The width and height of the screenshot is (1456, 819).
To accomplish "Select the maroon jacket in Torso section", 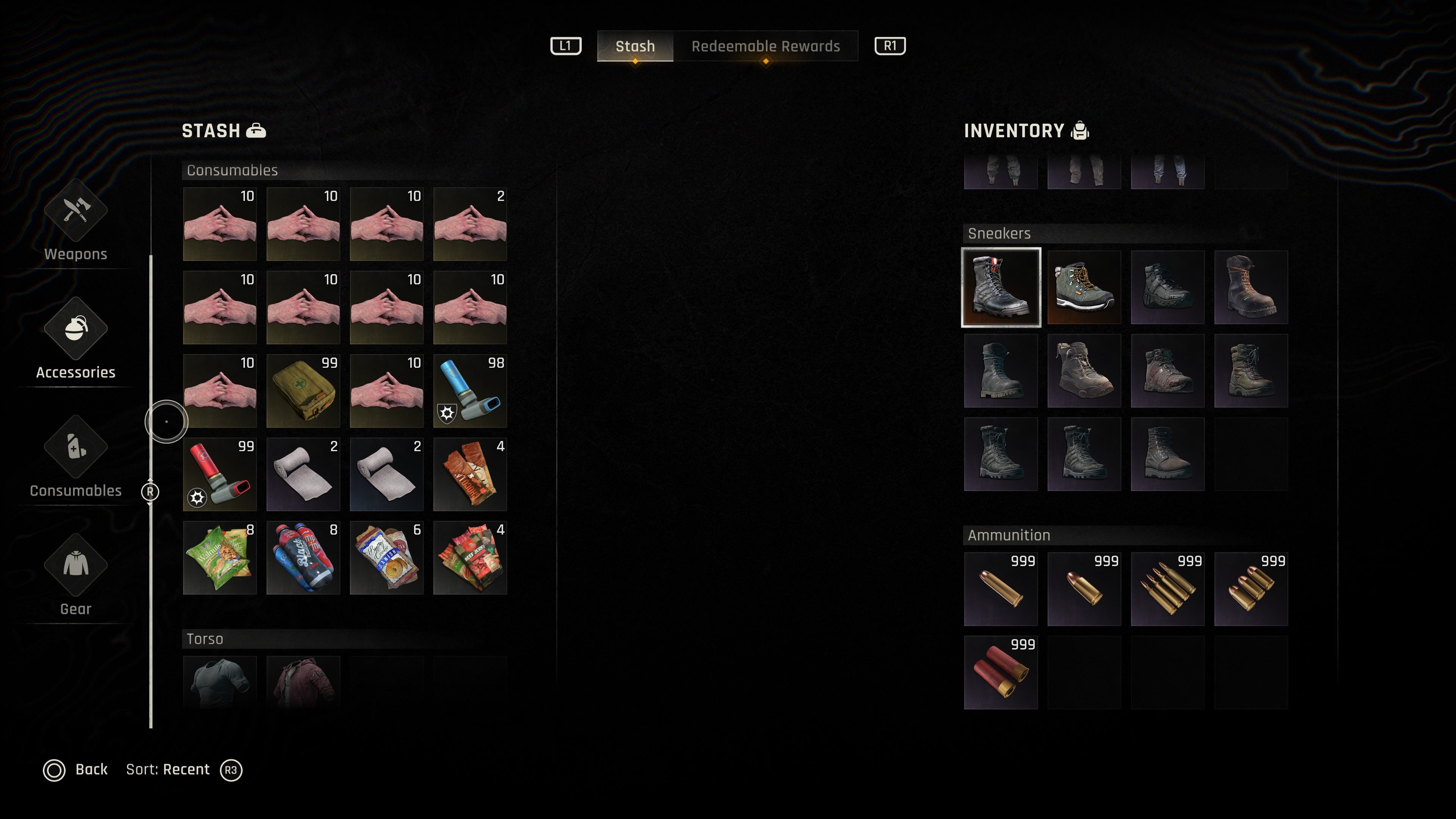I will pos(303,681).
